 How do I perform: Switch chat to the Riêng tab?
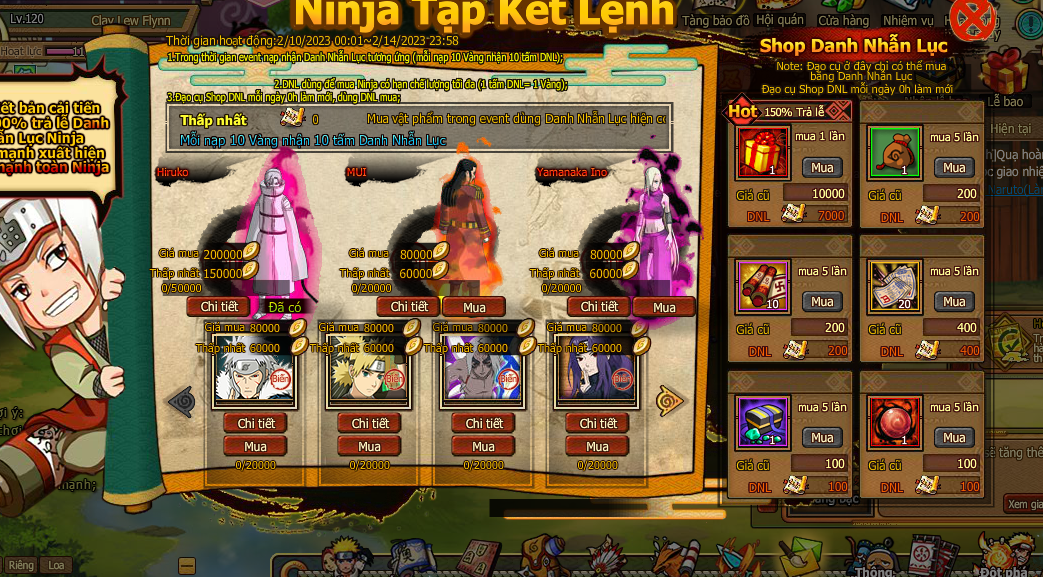point(21,565)
